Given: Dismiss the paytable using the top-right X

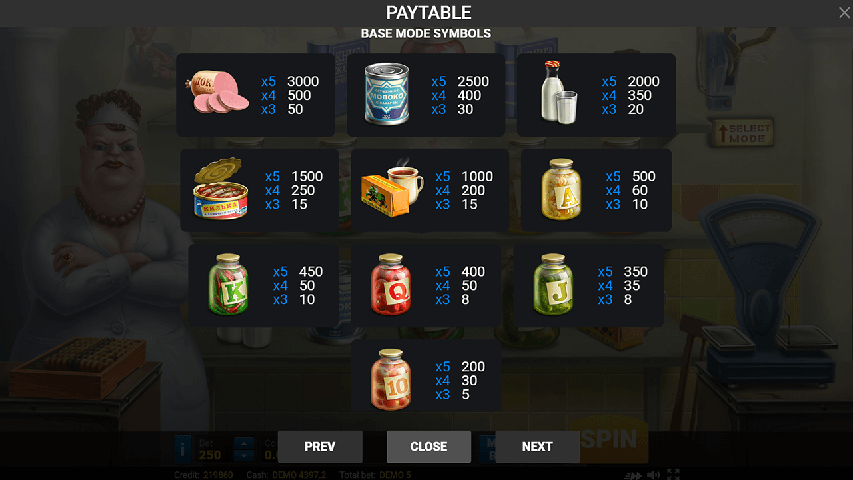Looking at the screenshot, I should [844, 12].
